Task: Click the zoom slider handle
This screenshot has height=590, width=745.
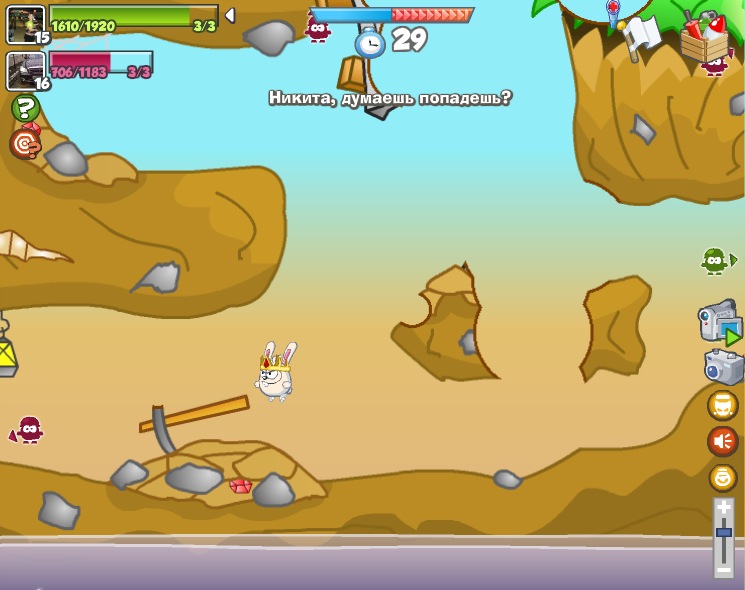Action: click(x=724, y=534)
